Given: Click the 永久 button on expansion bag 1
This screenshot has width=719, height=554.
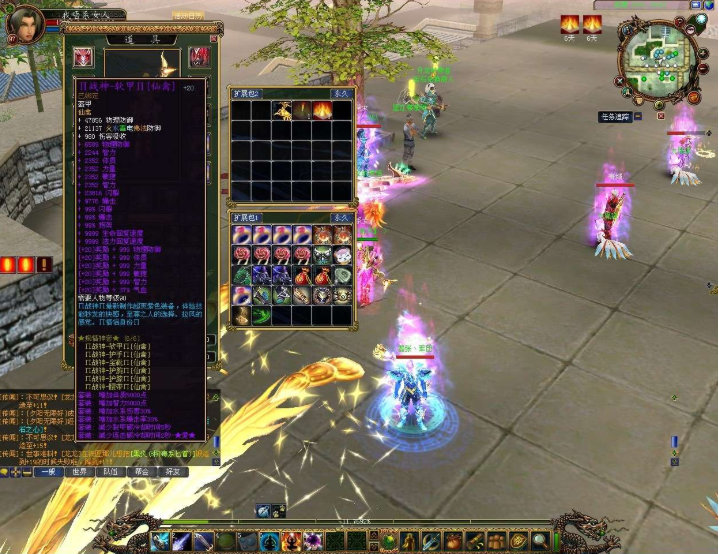Looking at the screenshot, I should coord(341,216).
